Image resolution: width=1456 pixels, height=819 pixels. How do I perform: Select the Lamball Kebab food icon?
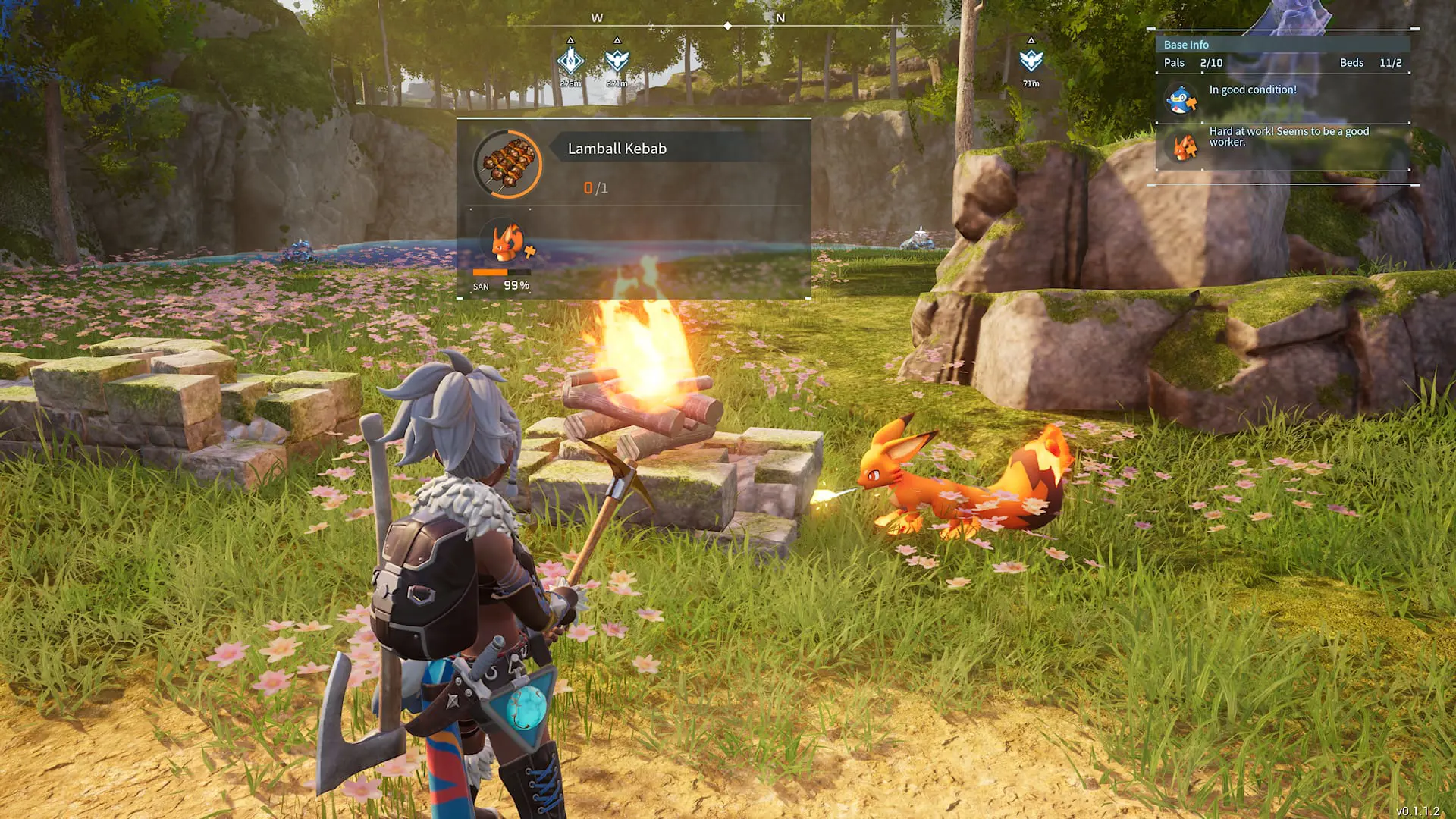click(510, 163)
